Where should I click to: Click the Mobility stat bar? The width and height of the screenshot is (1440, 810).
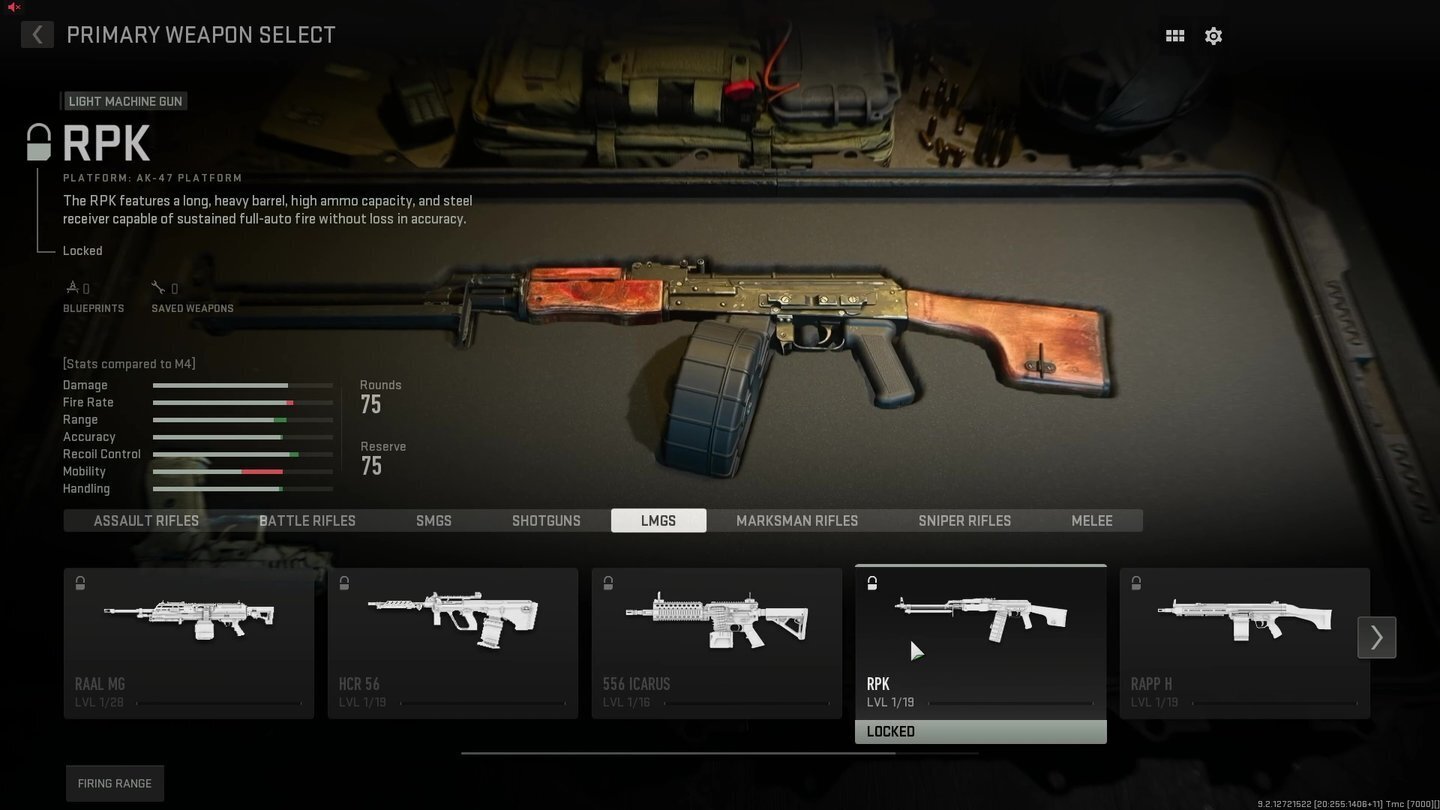242,471
